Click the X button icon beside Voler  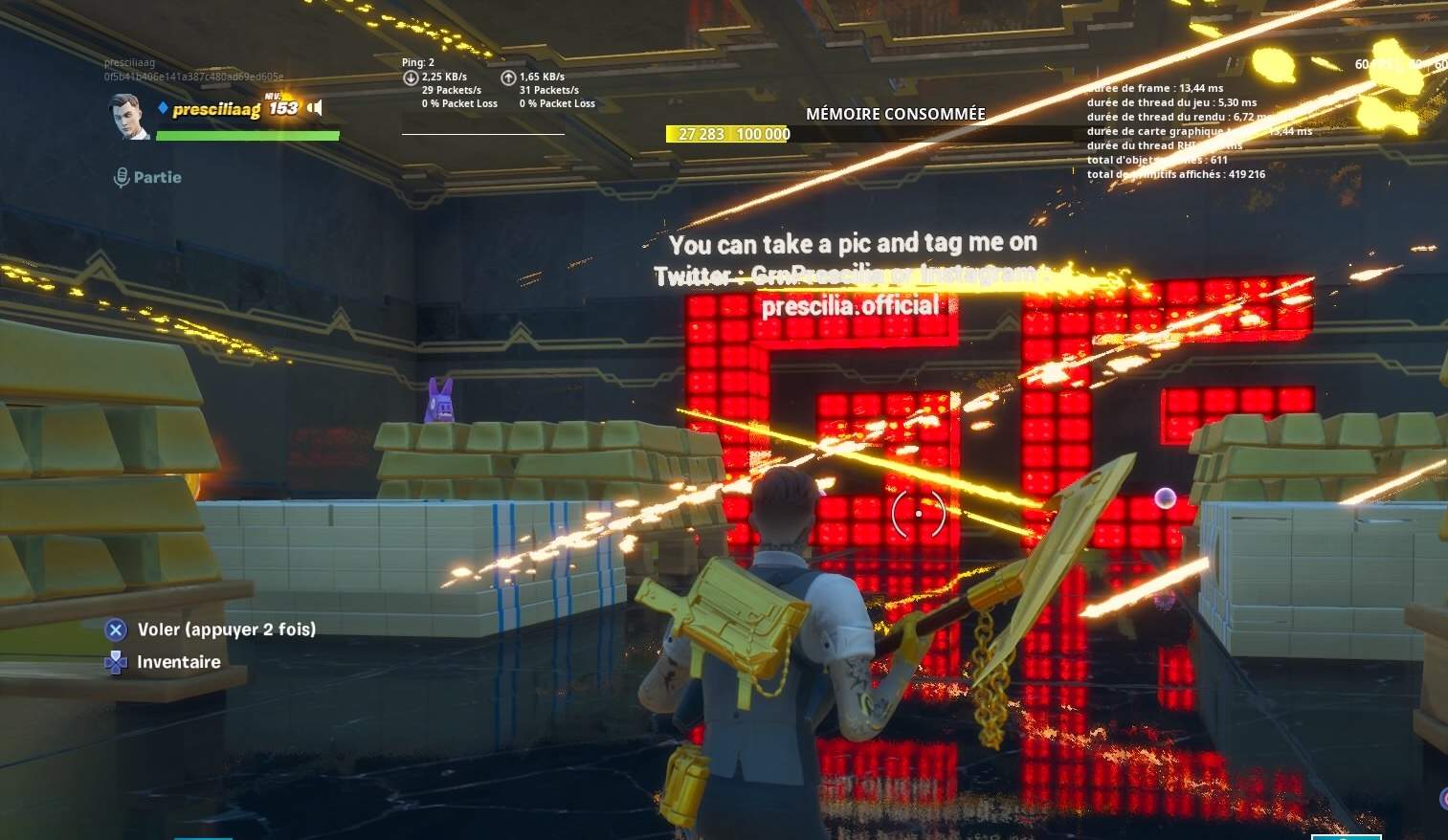[x=116, y=629]
